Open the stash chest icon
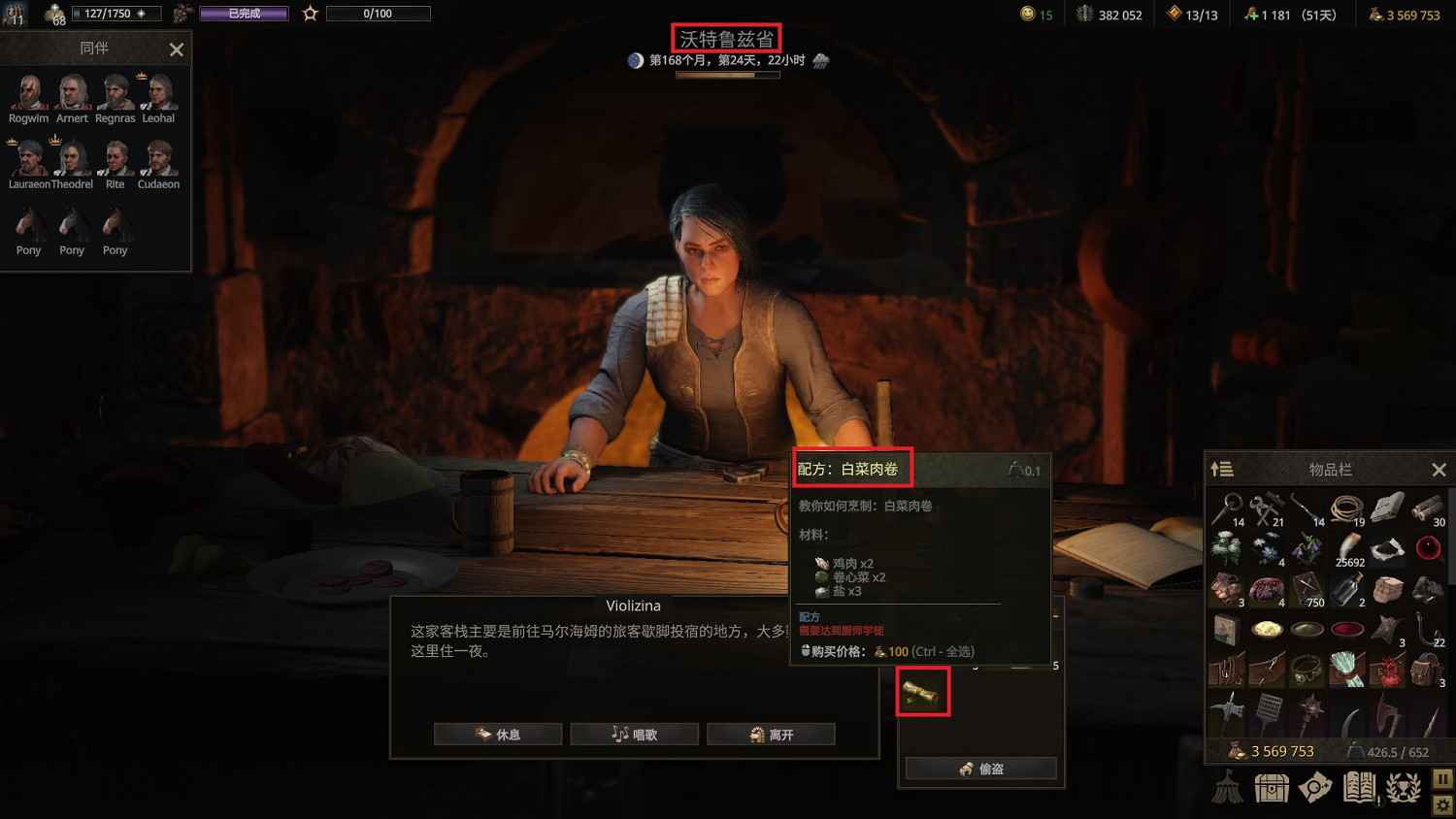 tap(1272, 788)
